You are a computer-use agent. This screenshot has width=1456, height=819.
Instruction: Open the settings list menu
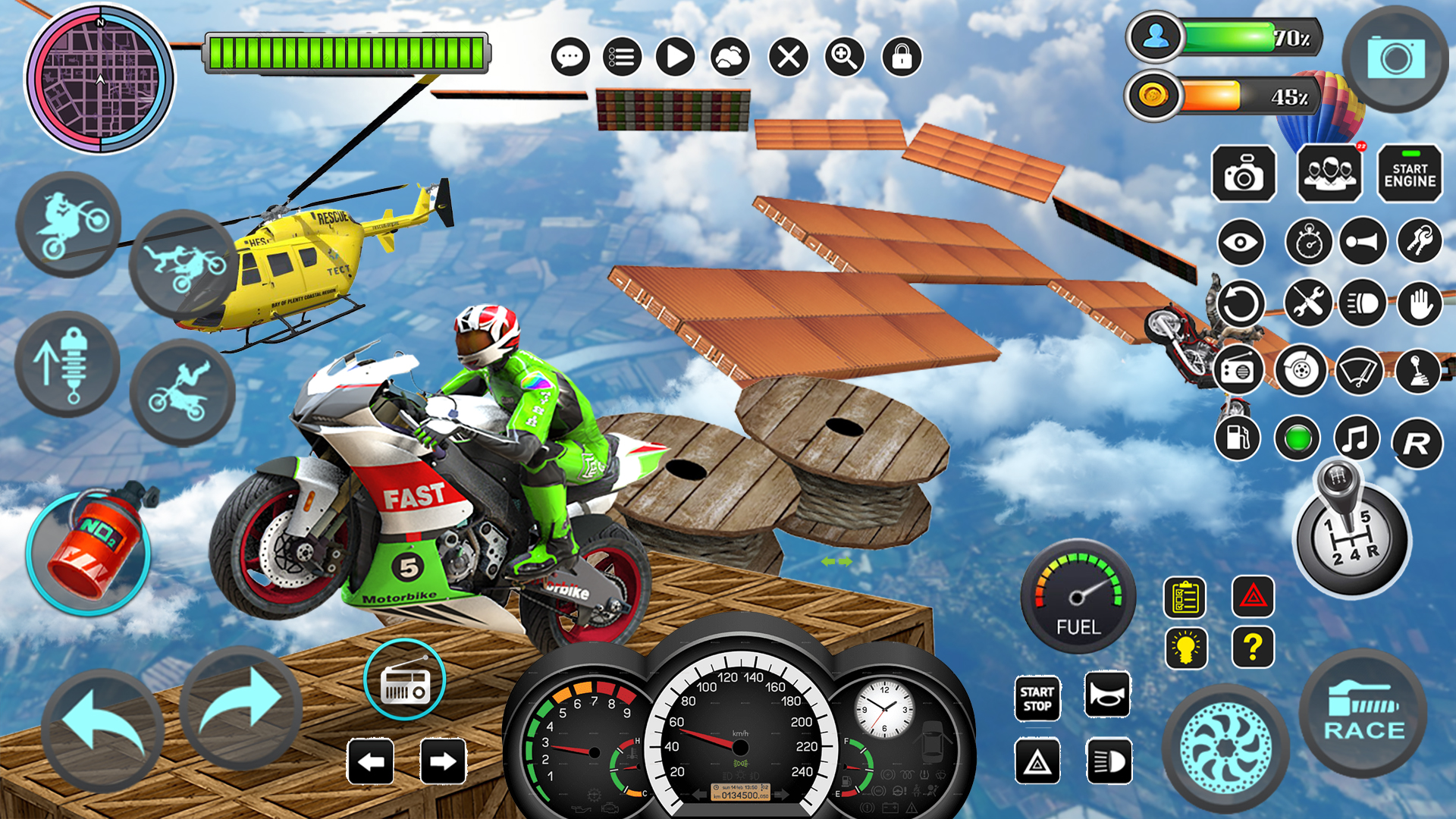620,56
